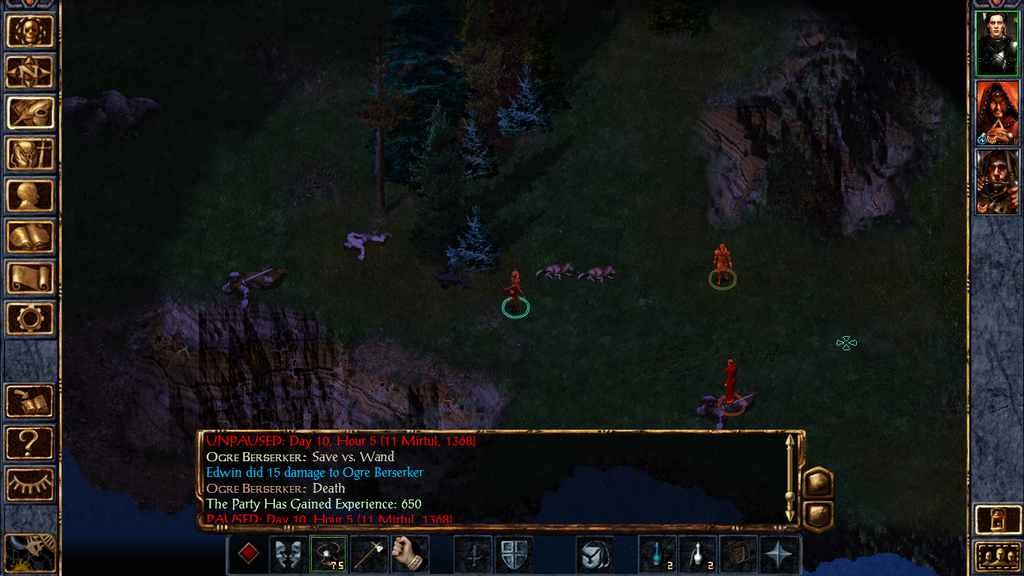This screenshot has width=1024, height=576.
Task: Open the area map with the compass button
Action: click(30, 71)
